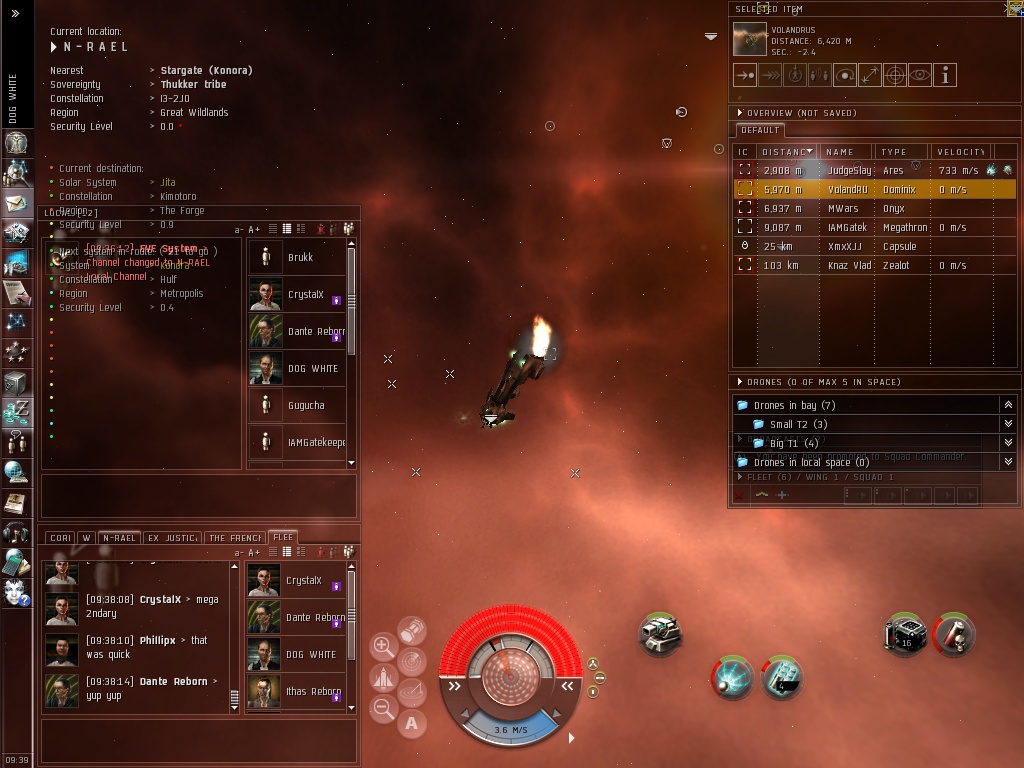This screenshot has height=768, width=1024.
Task: Toggle the autopilot A button
Action: [x=411, y=723]
